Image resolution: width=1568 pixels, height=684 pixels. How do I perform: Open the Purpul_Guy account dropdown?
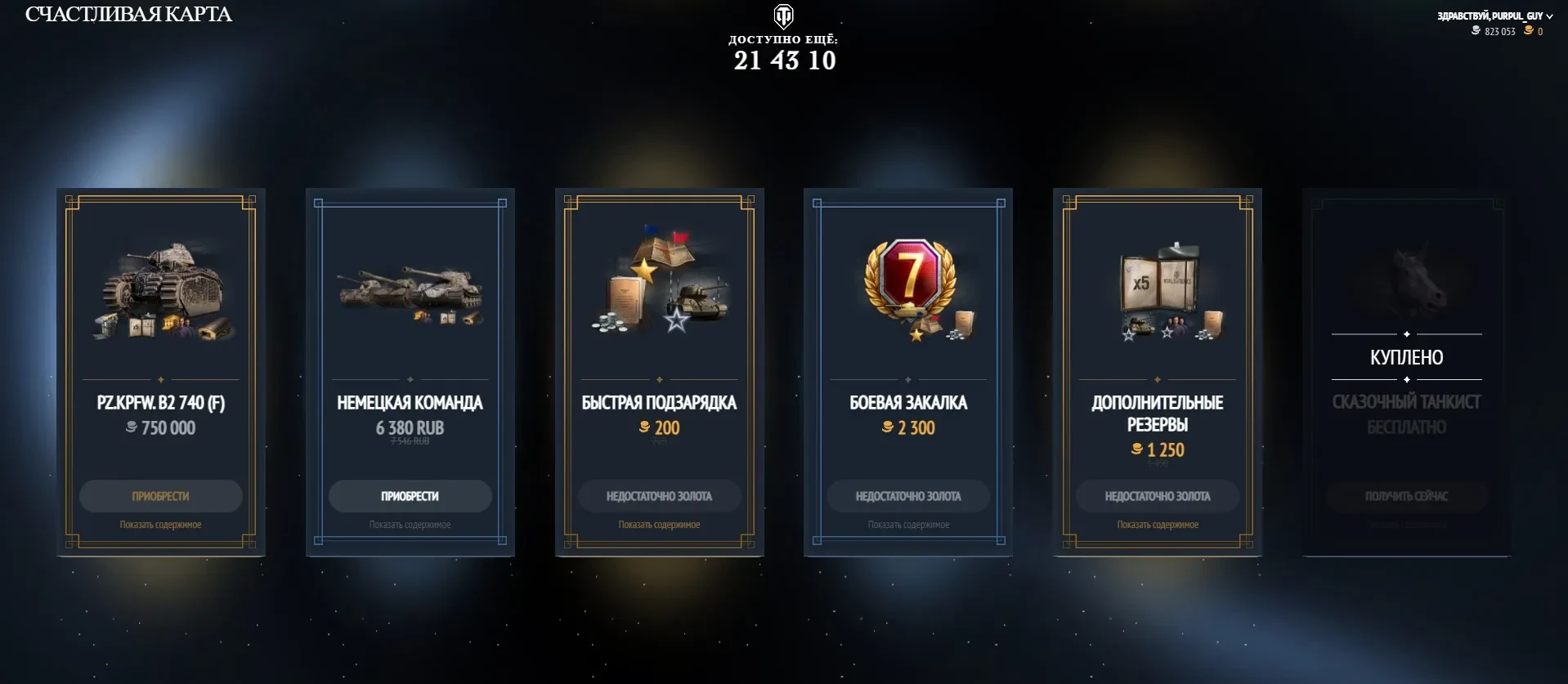pyautogui.click(x=1494, y=16)
